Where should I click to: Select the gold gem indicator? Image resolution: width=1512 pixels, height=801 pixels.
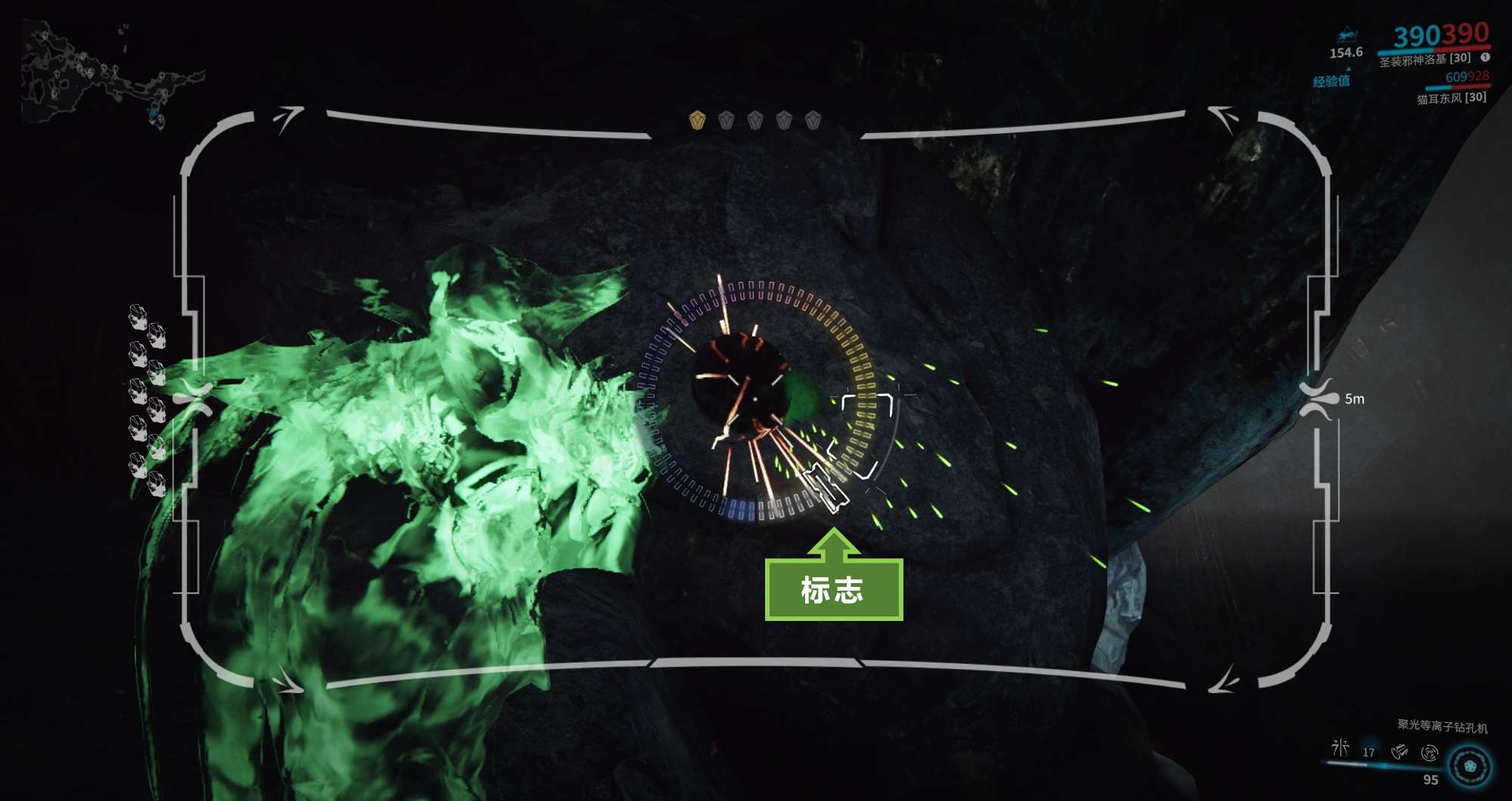pos(697,120)
